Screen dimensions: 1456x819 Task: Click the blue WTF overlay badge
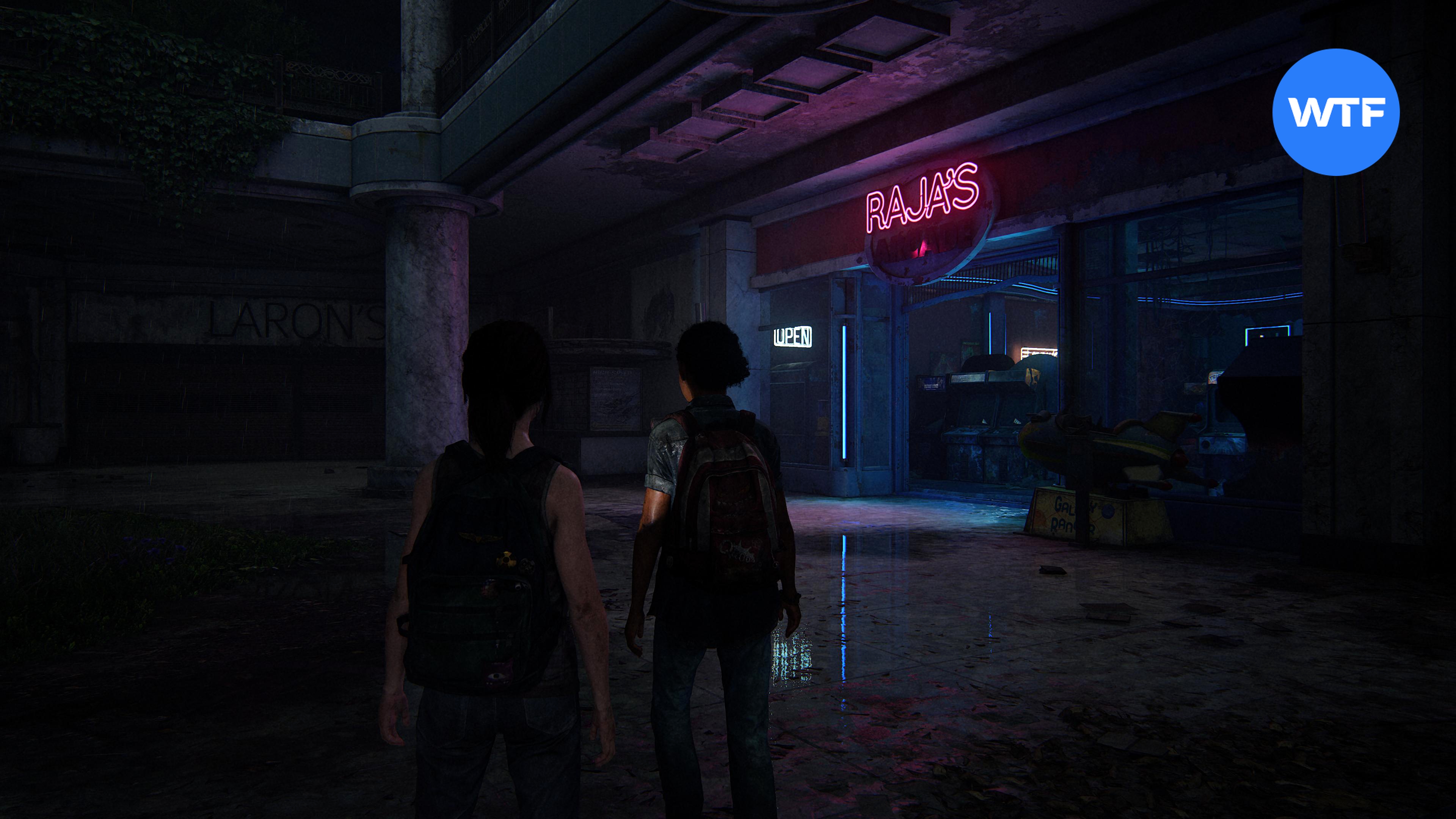(1335, 113)
